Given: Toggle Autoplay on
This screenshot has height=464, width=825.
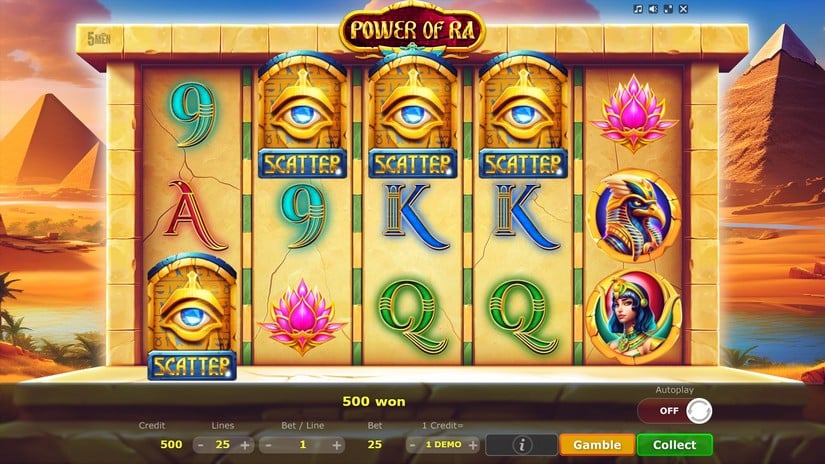Looking at the screenshot, I should click(675, 411).
